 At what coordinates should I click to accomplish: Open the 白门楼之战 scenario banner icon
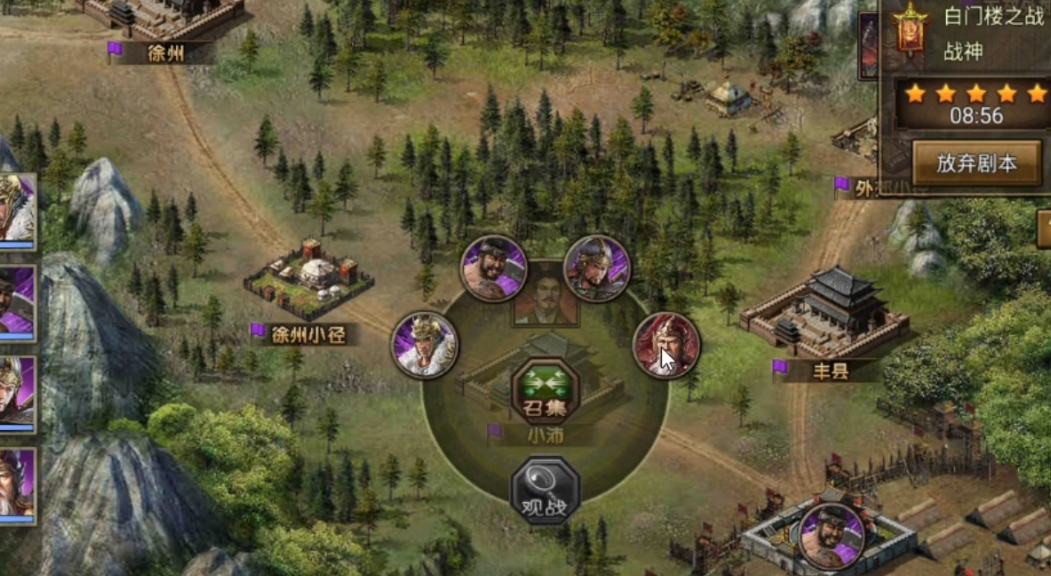tap(910, 32)
